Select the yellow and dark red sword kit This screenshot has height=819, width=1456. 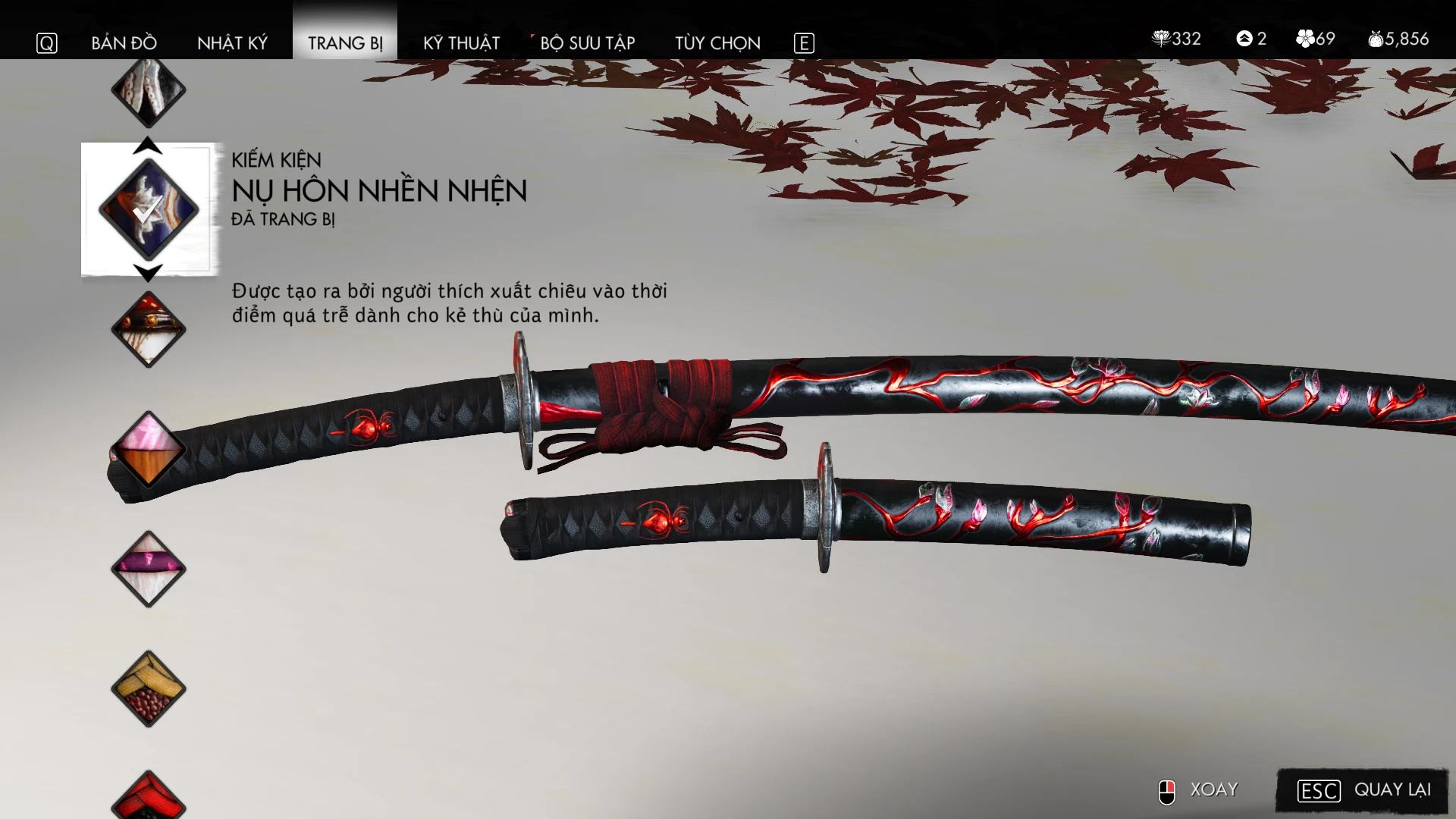[149, 689]
